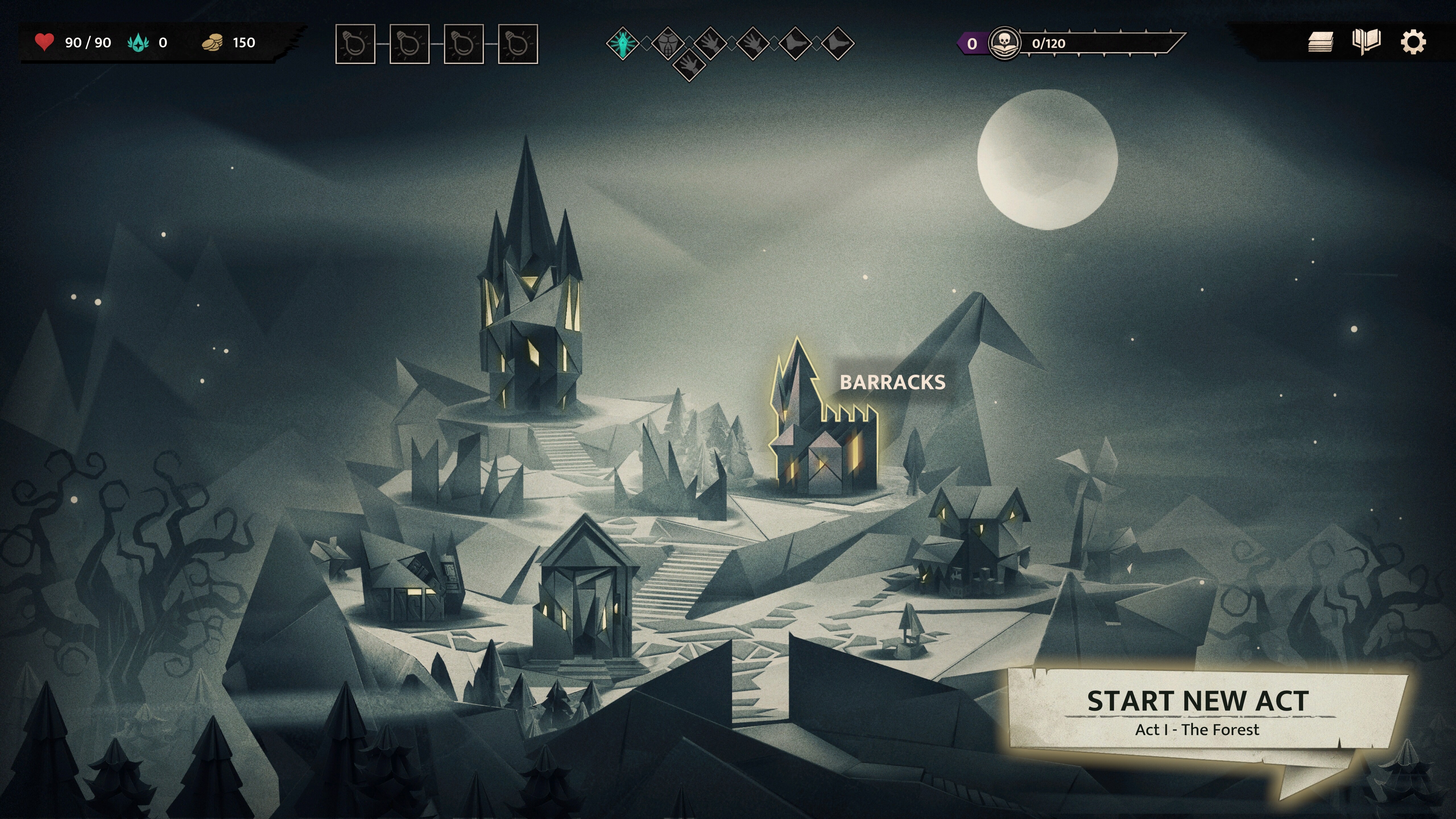Screen dimensions: 1456x819
Task: Select the torso armor equipment slot
Action: coord(667,44)
